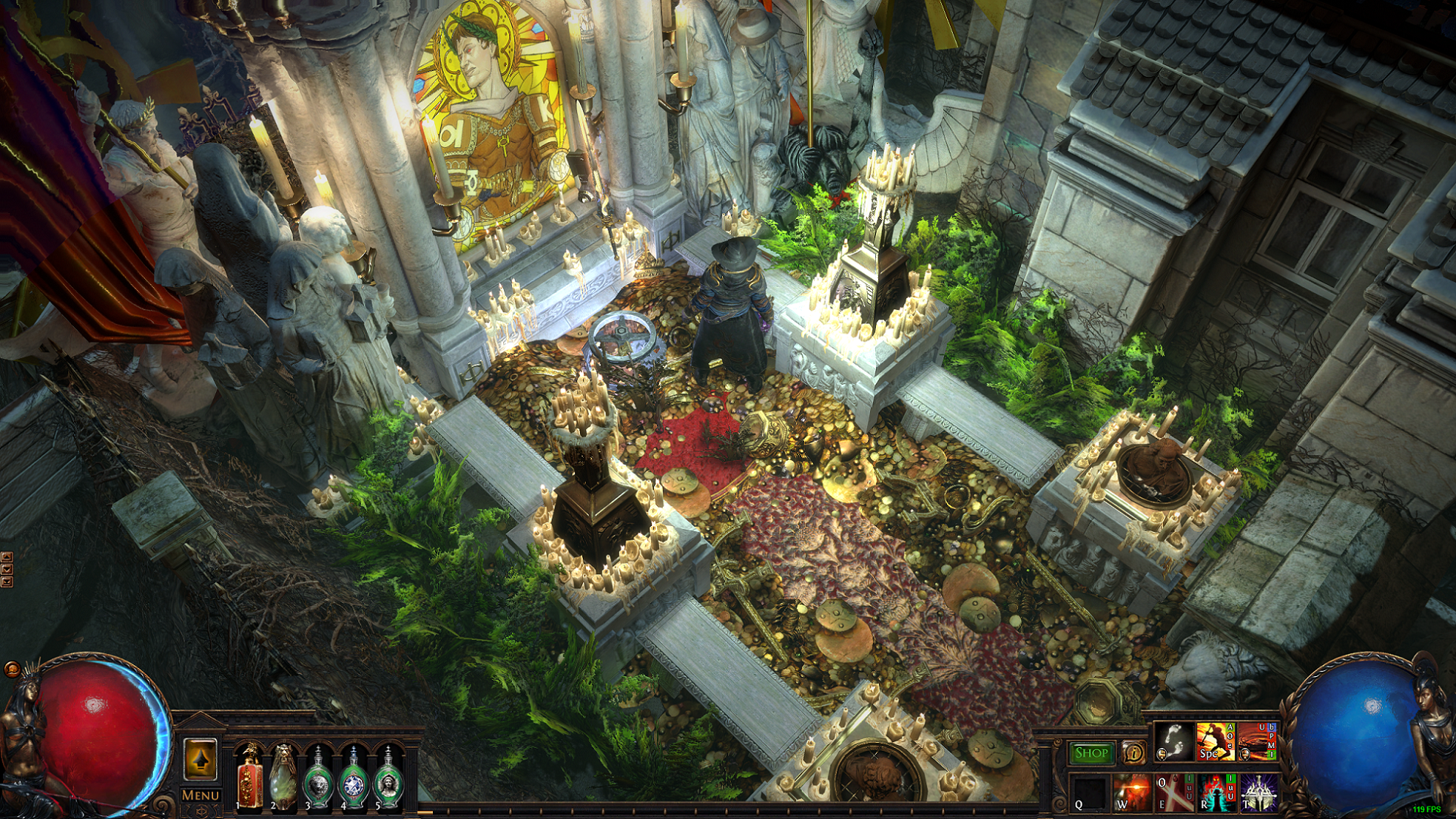Screen dimensions: 1456x819
Task: Drink the green bust-emblem flask in slot 5
Action: click(387, 779)
